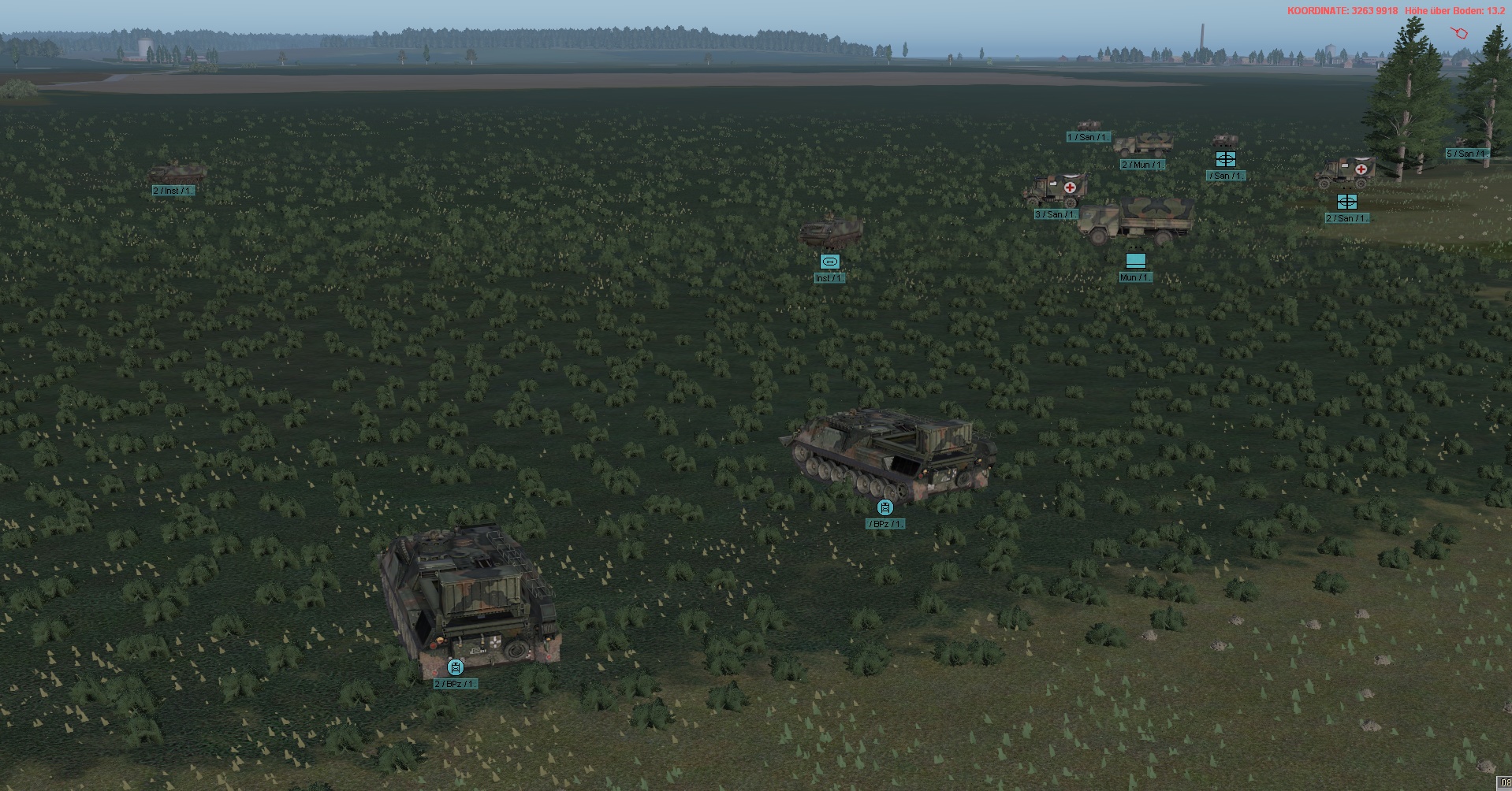Choose the 2 / Mun / 1. unit label

pyautogui.click(x=1142, y=165)
